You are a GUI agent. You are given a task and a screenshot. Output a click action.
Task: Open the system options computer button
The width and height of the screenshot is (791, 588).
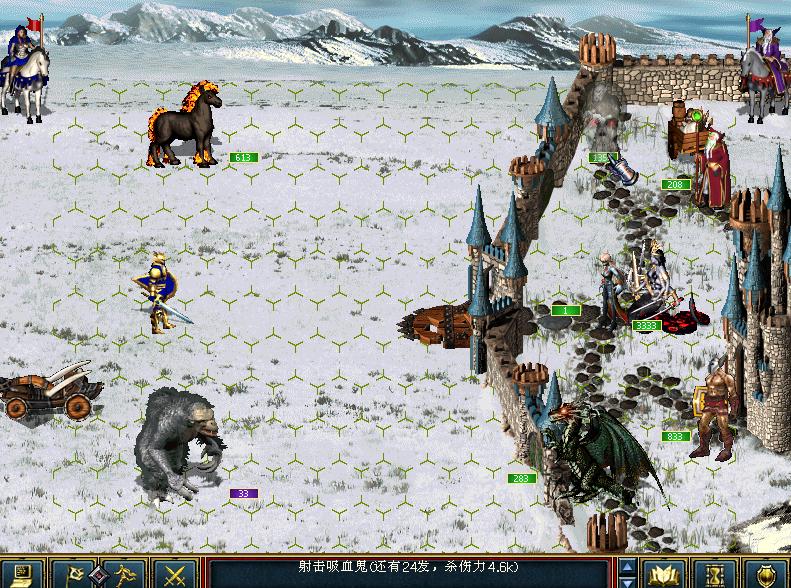[x=22, y=574]
